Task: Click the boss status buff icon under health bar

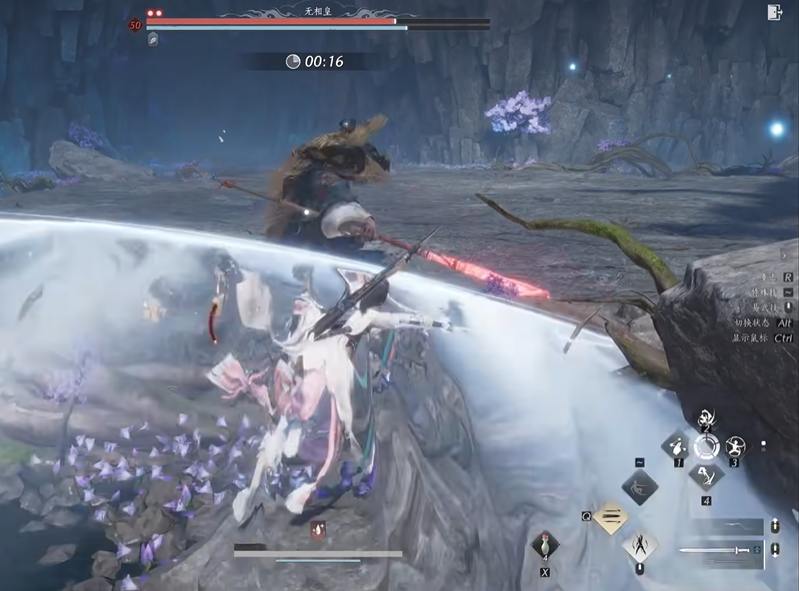Action: click(x=153, y=39)
